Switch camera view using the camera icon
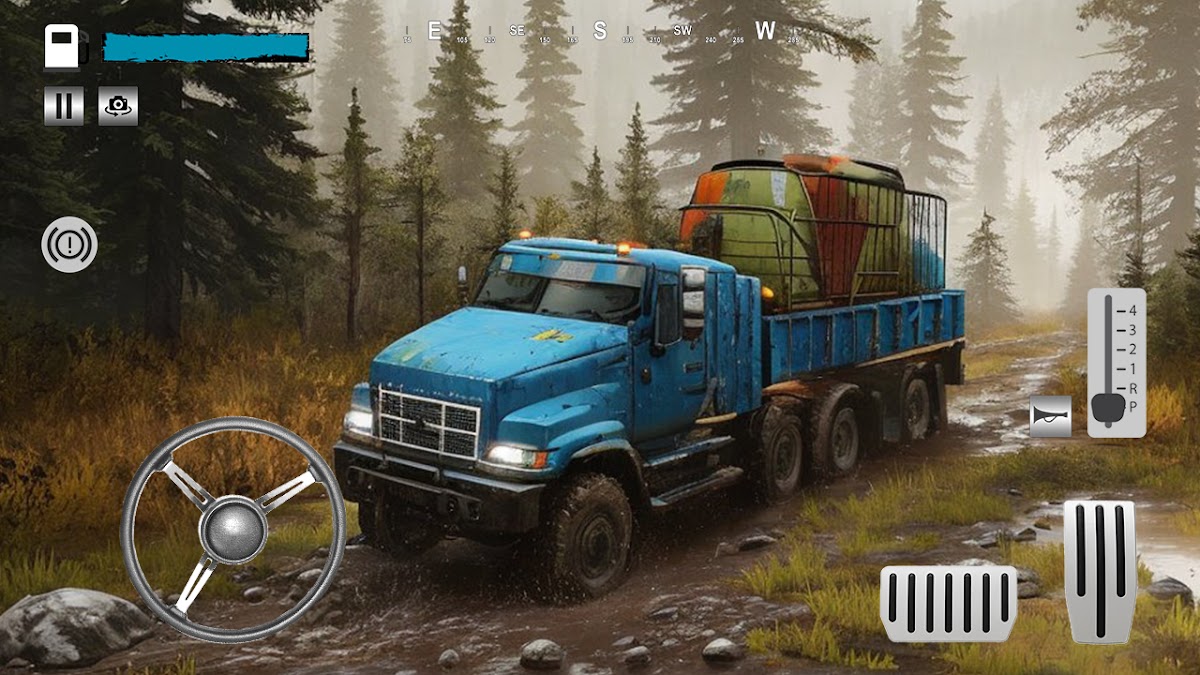 (118, 106)
